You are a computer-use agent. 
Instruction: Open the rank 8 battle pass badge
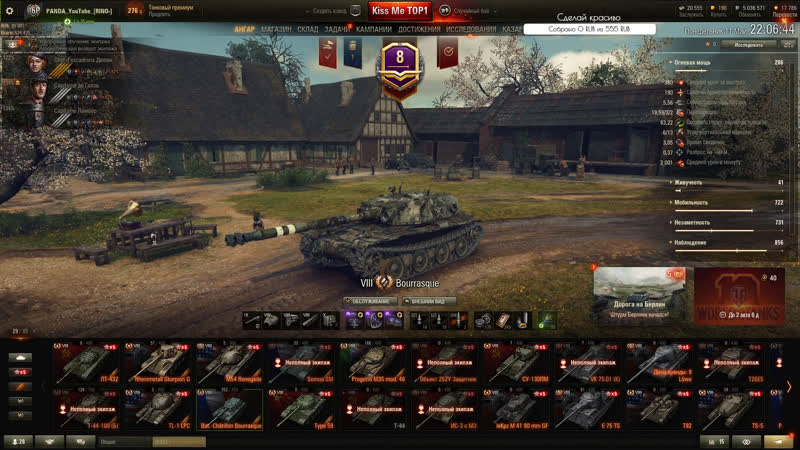click(x=399, y=58)
